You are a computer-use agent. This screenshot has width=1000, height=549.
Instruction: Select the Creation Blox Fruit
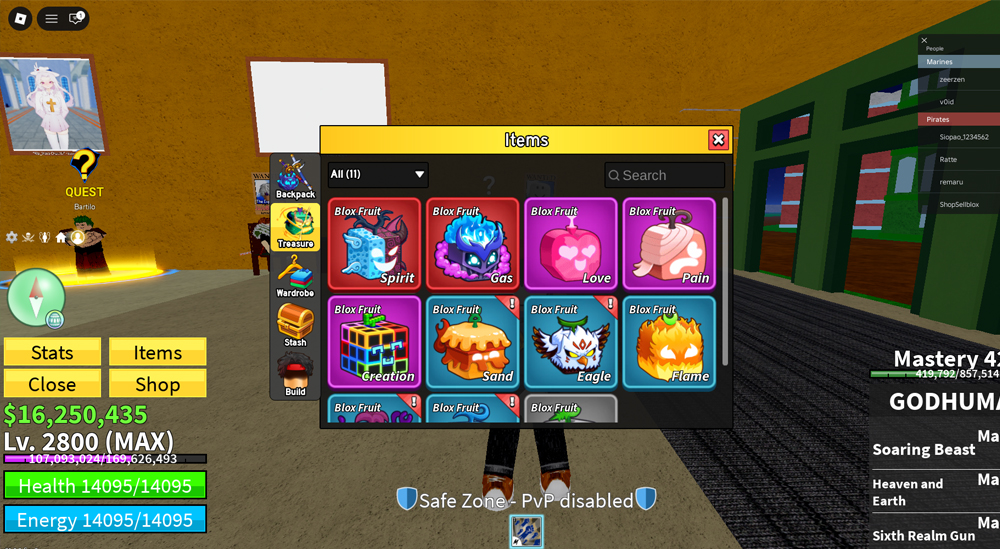[x=375, y=342]
